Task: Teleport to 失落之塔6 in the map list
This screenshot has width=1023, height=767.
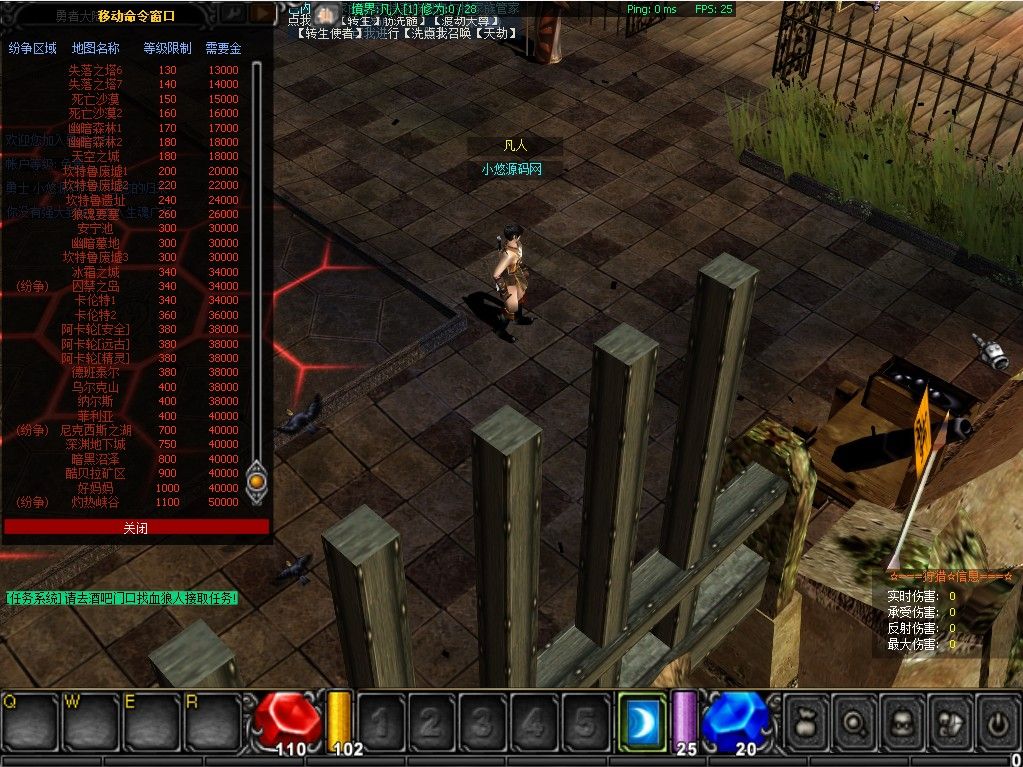Action: click(x=95, y=70)
